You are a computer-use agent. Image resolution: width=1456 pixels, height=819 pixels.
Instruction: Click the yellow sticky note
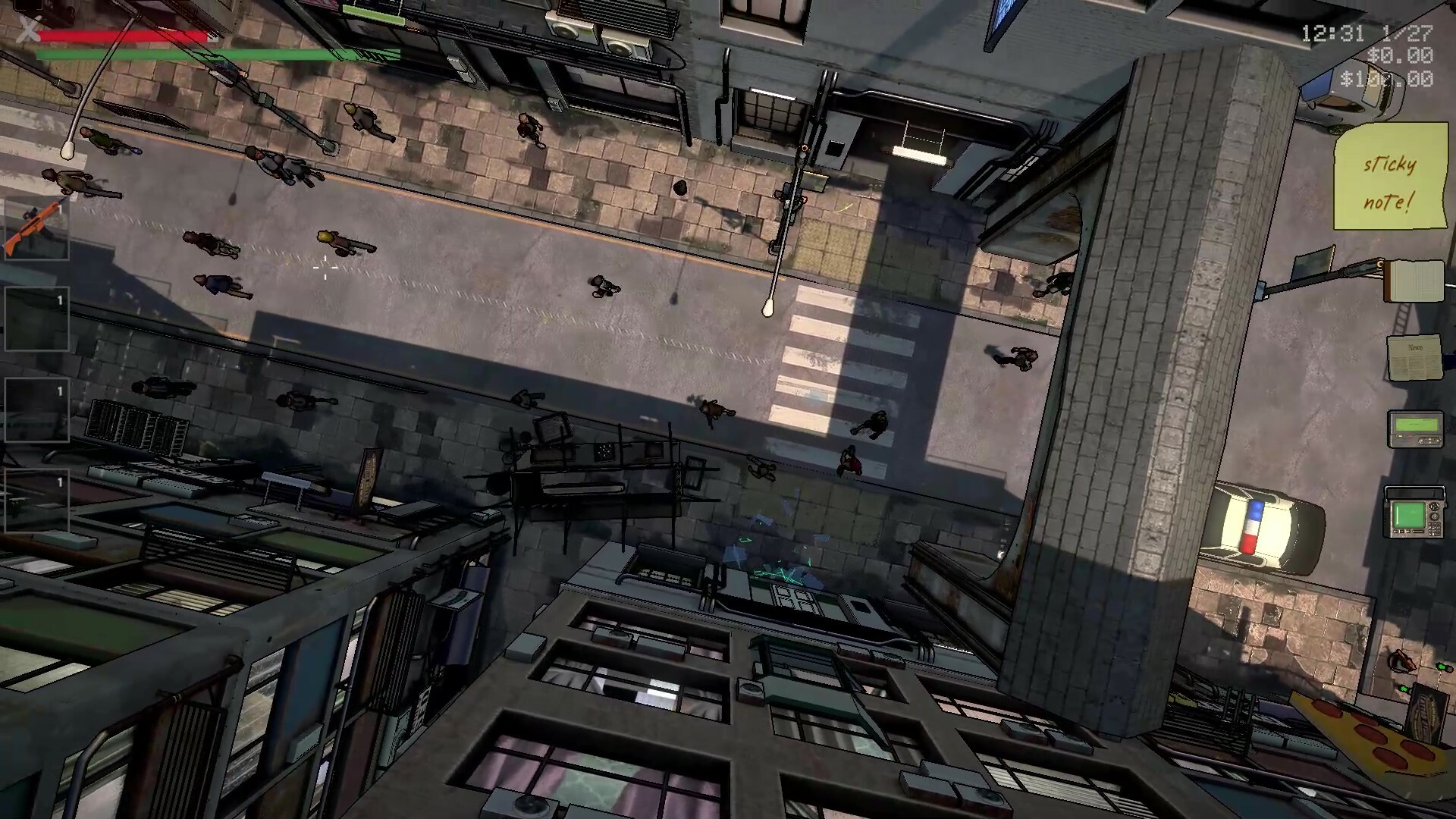pyautogui.click(x=1392, y=174)
